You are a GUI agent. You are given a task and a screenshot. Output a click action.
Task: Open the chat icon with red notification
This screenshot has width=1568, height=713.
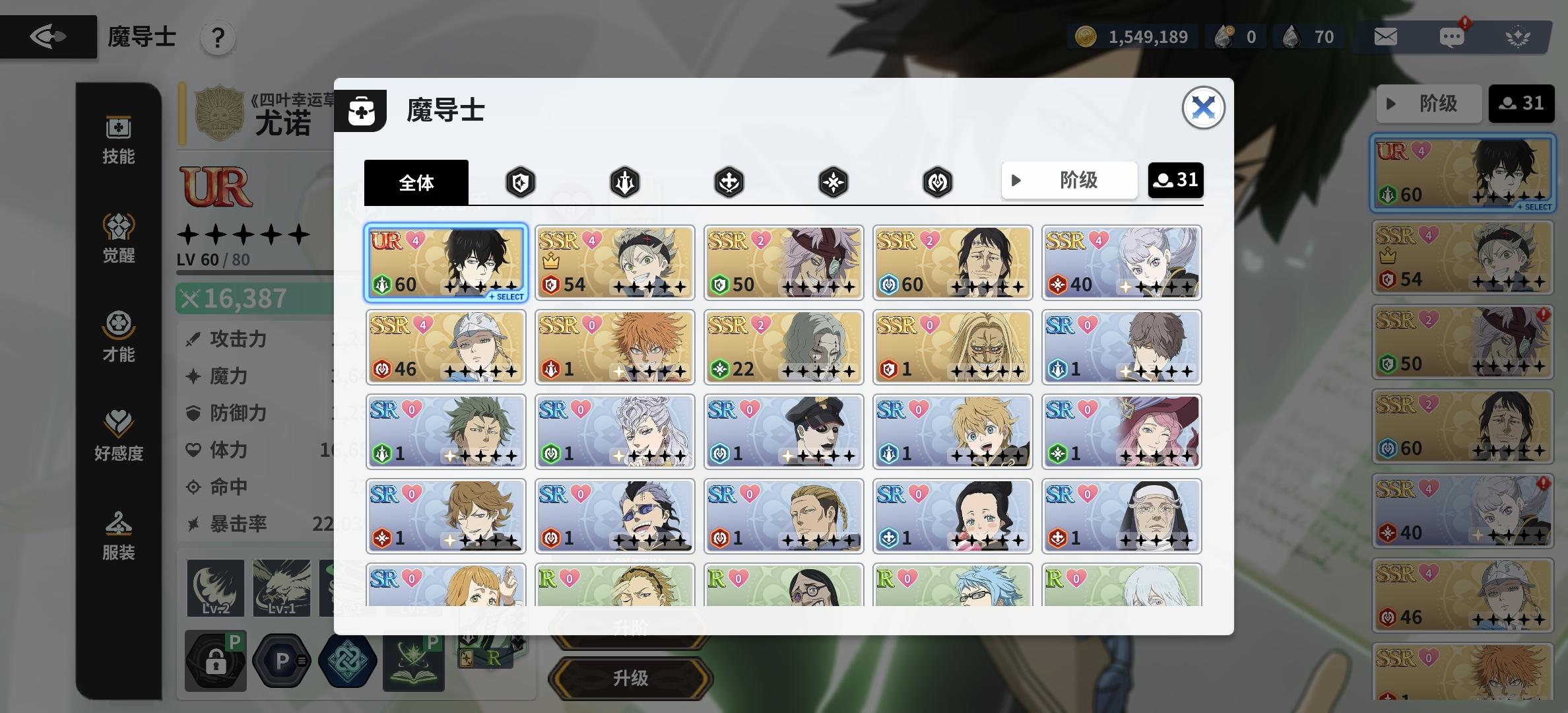(x=1452, y=37)
